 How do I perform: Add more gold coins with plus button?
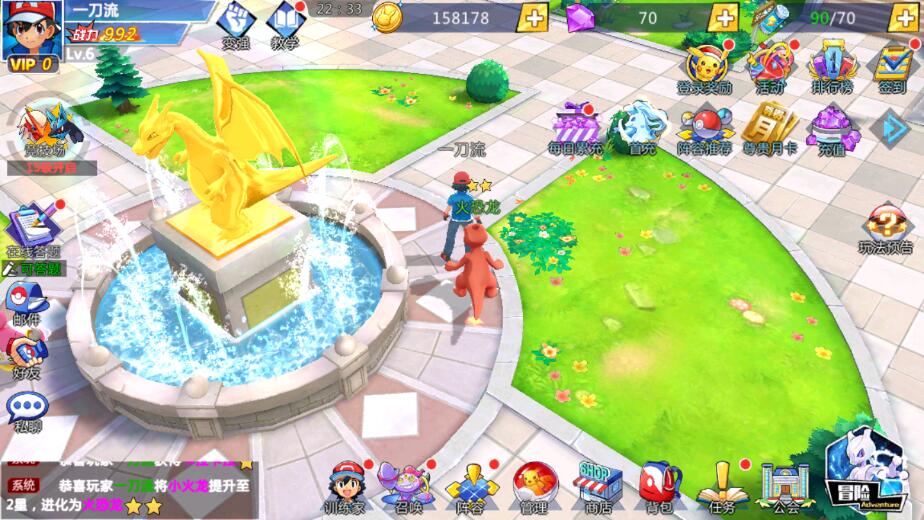click(534, 17)
